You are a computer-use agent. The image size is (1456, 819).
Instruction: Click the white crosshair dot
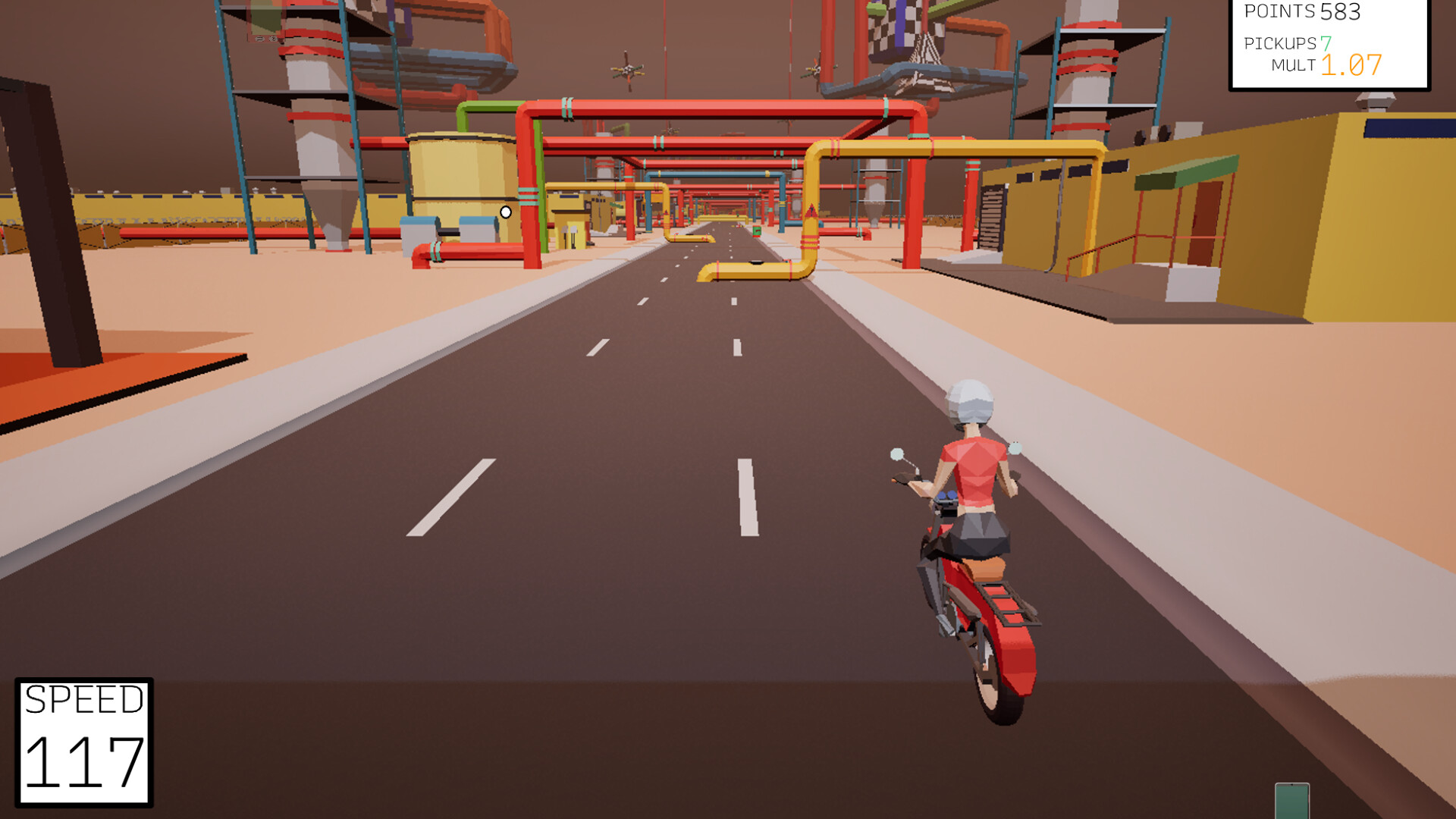pos(505,213)
